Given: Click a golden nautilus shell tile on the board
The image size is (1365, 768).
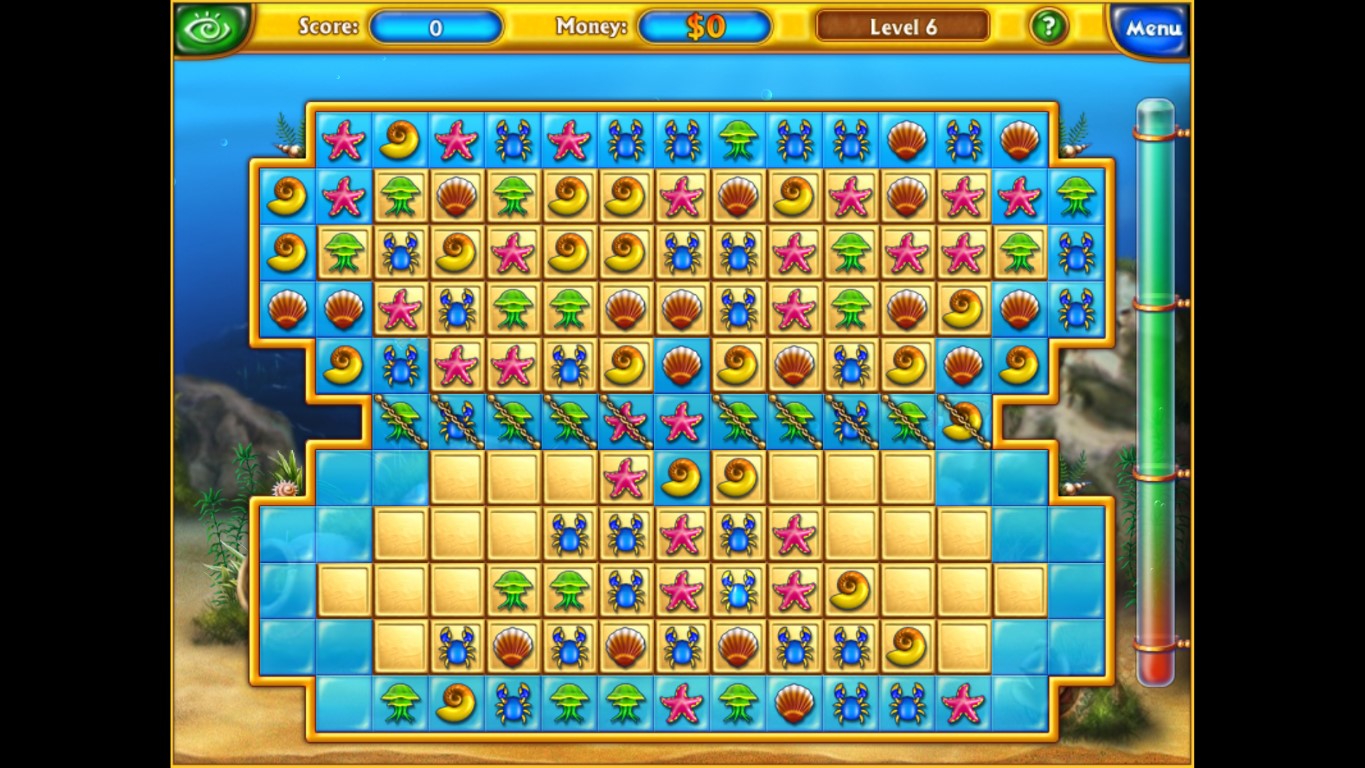Looking at the screenshot, I should pos(400,140).
